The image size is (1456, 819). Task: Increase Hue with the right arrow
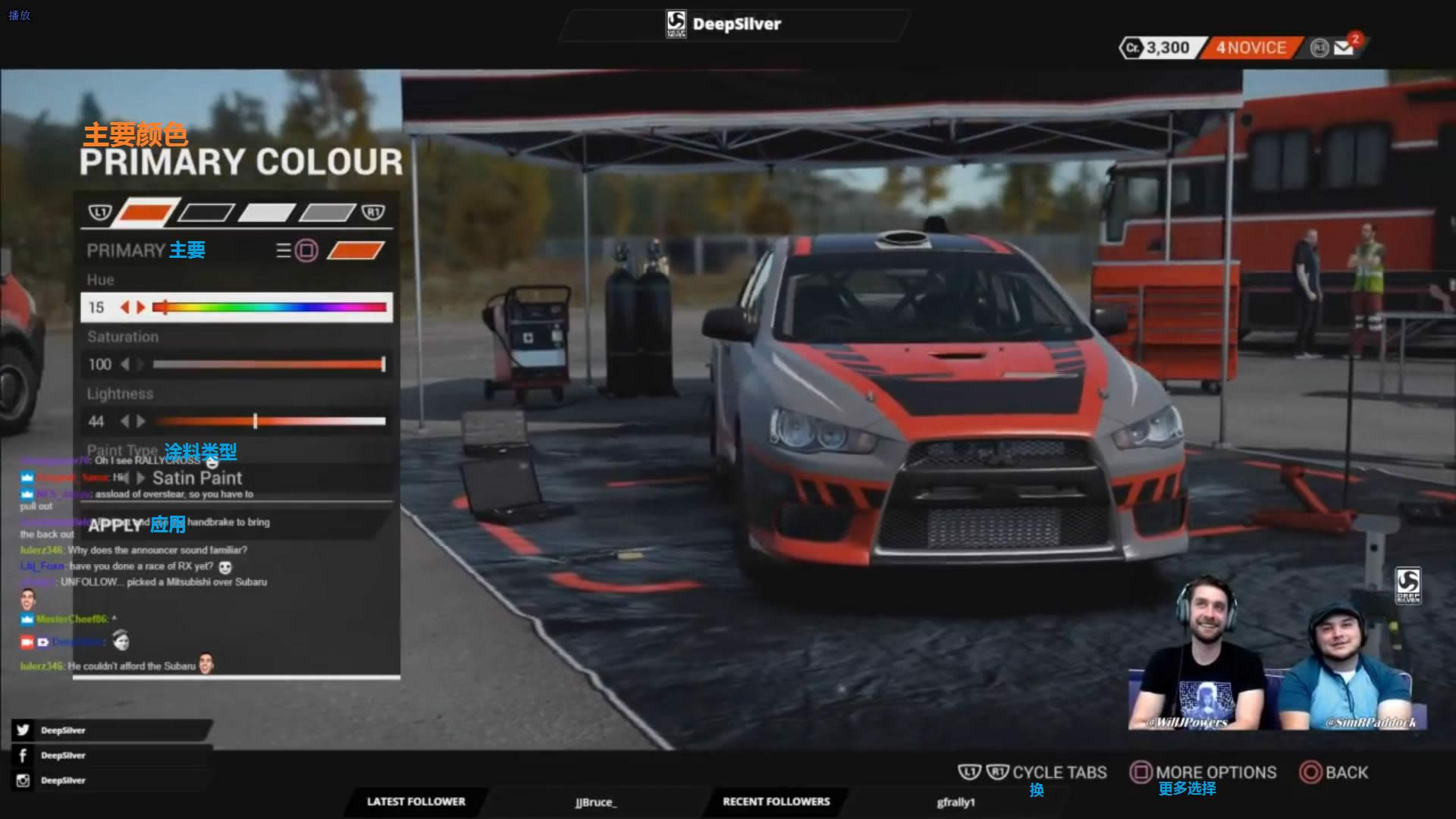click(141, 307)
